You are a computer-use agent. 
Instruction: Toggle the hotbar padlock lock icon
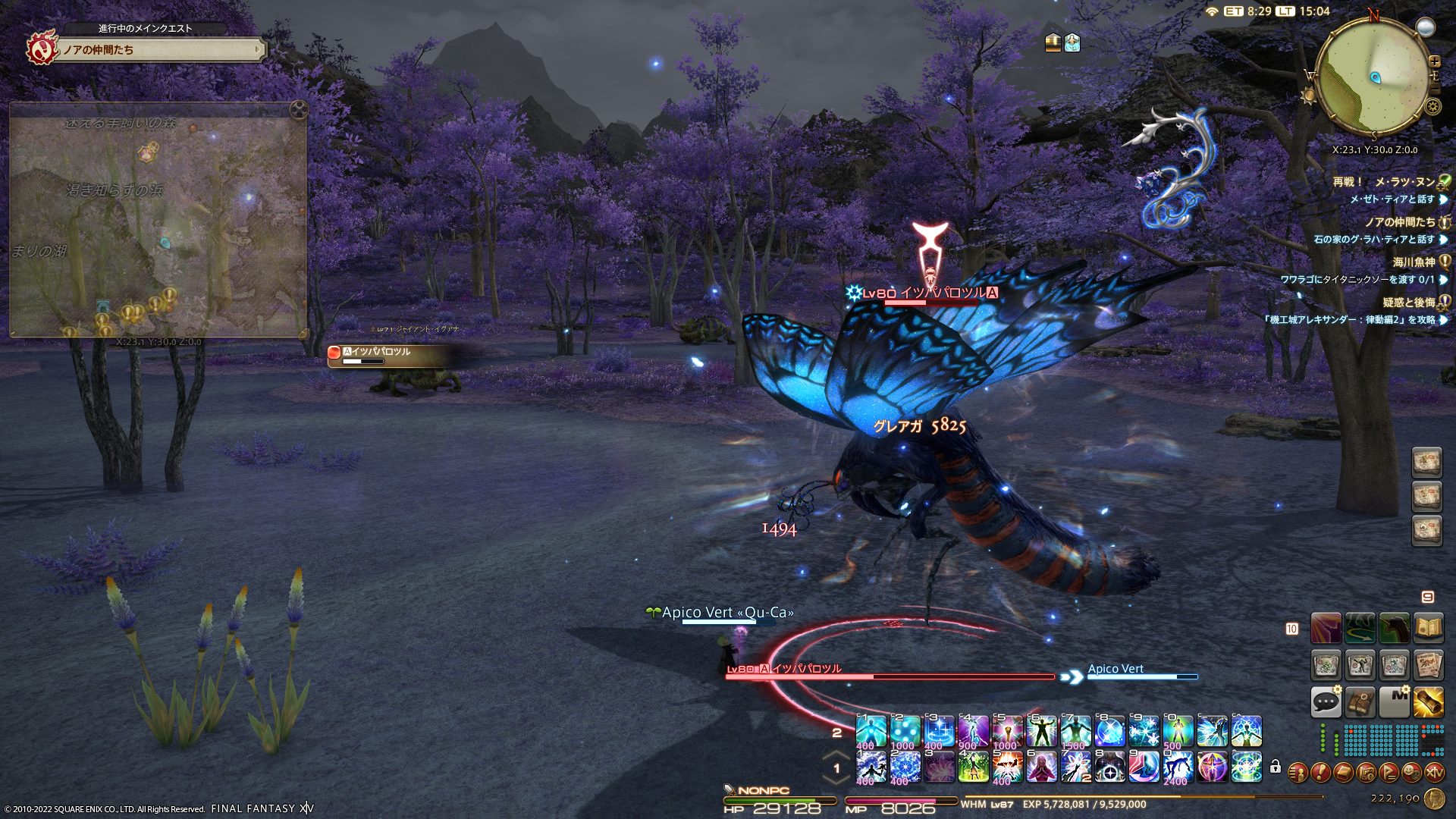1276,767
